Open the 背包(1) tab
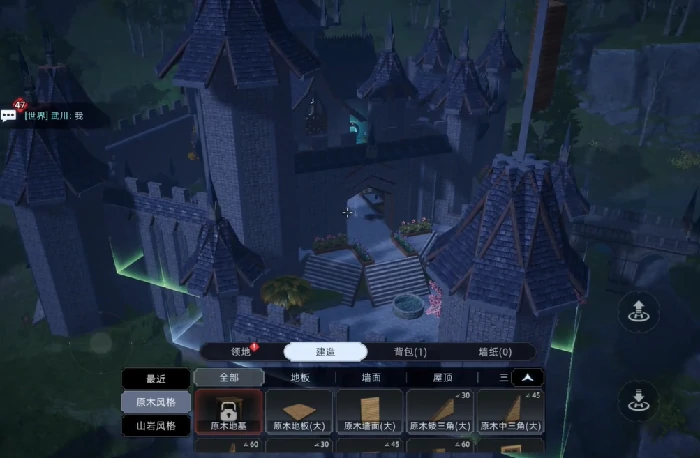This screenshot has width=700, height=458. pyautogui.click(x=410, y=351)
